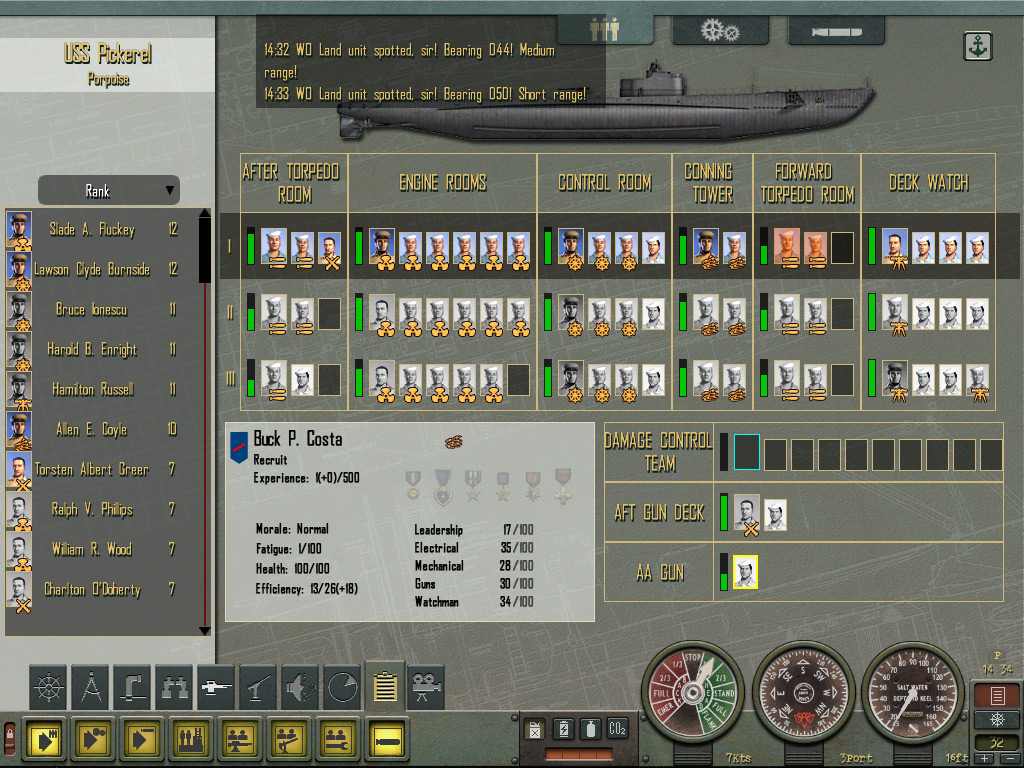Show the CO2 level gauge
This screenshot has width=1024, height=768.
point(618,729)
